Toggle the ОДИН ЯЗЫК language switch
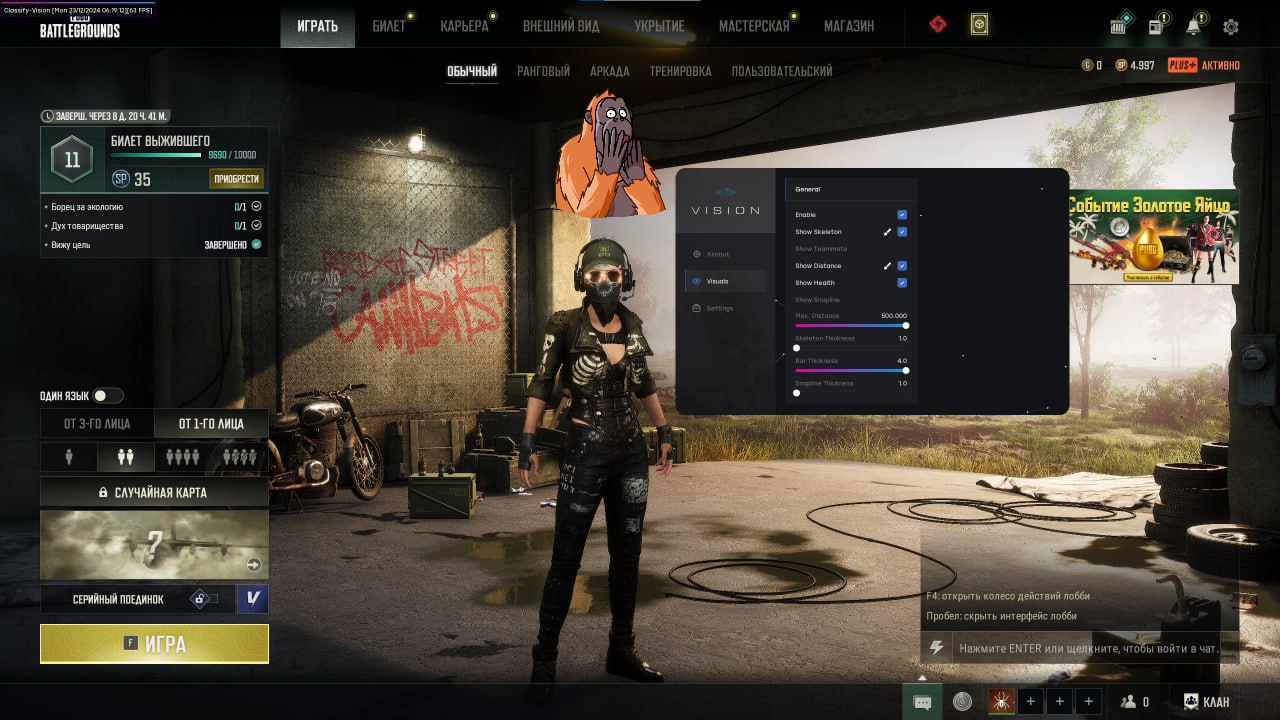 tap(107, 395)
